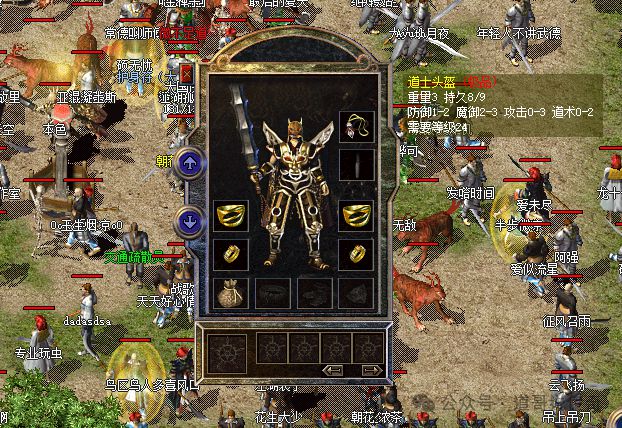Click the blue up arrow button
The width and height of the screenshot is (622, 428).
tap(189, 163)
